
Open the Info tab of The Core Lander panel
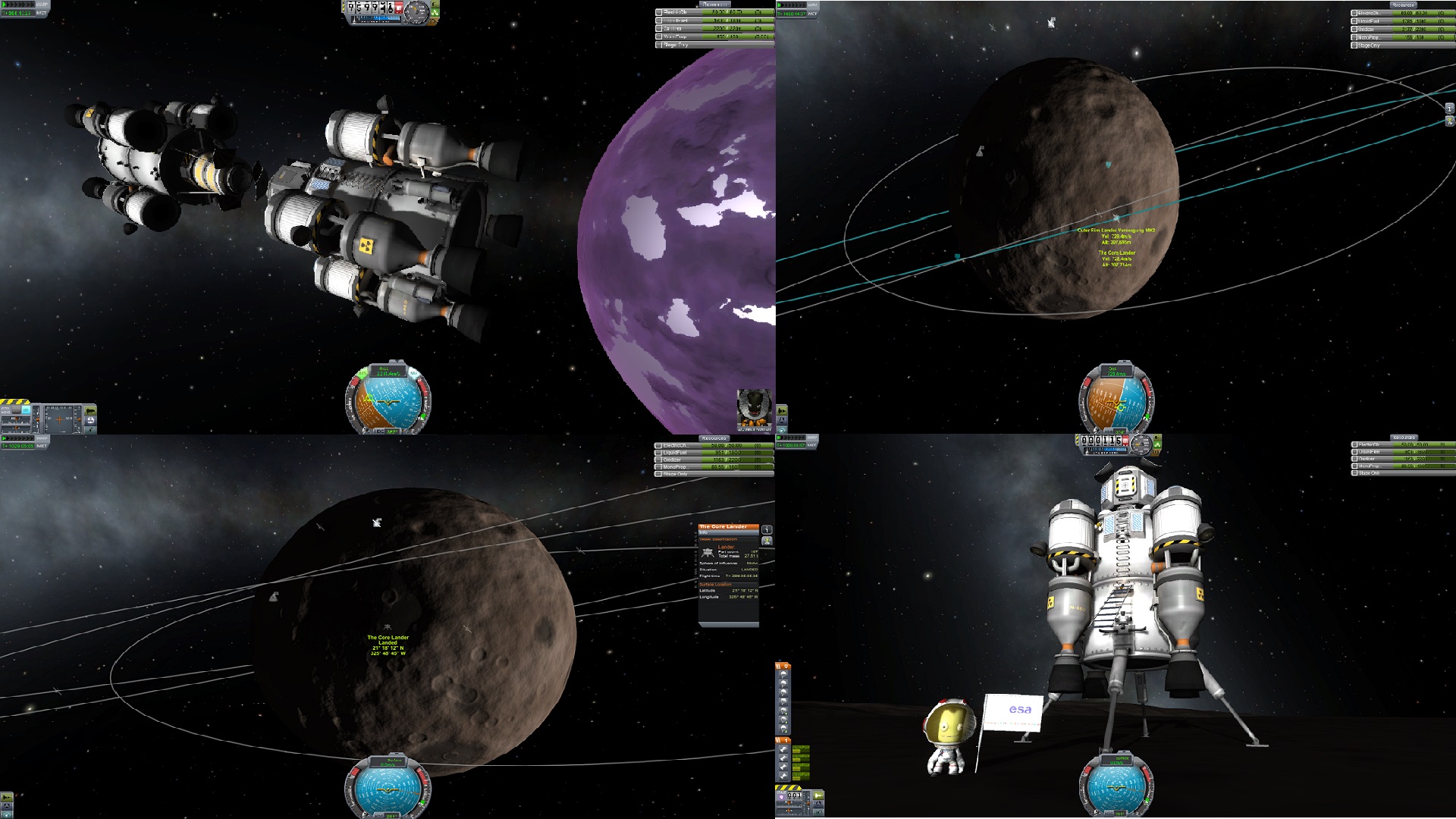point(704,532)
